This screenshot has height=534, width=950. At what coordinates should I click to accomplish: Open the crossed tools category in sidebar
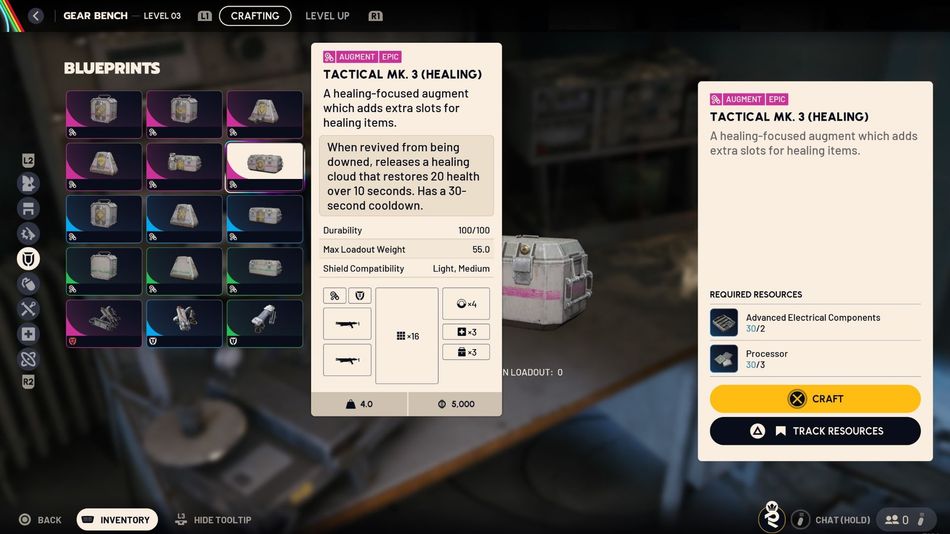click(29, 309)
